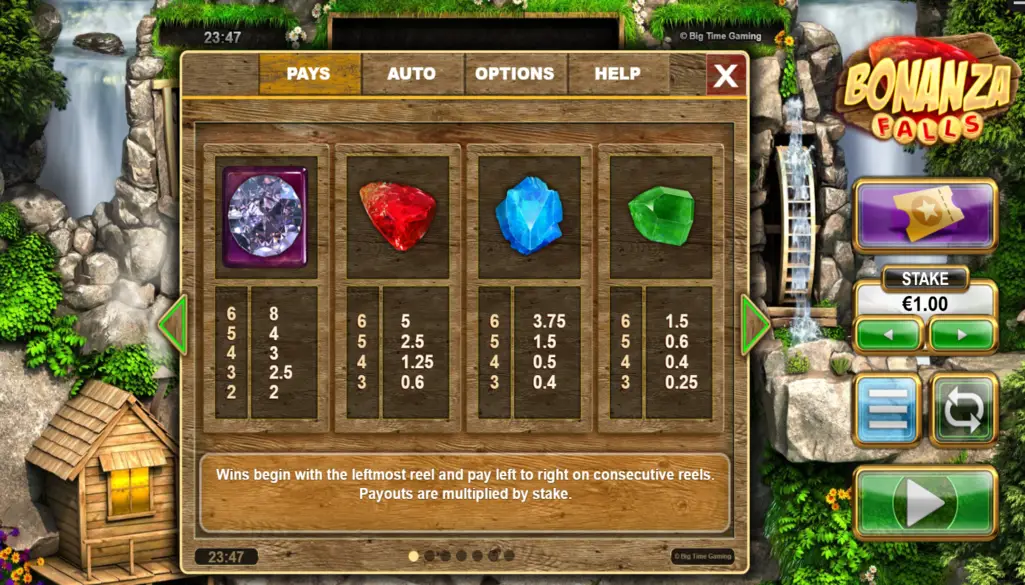
Task: Go to previous paytable page arrow
Action: tap(172, 324)
